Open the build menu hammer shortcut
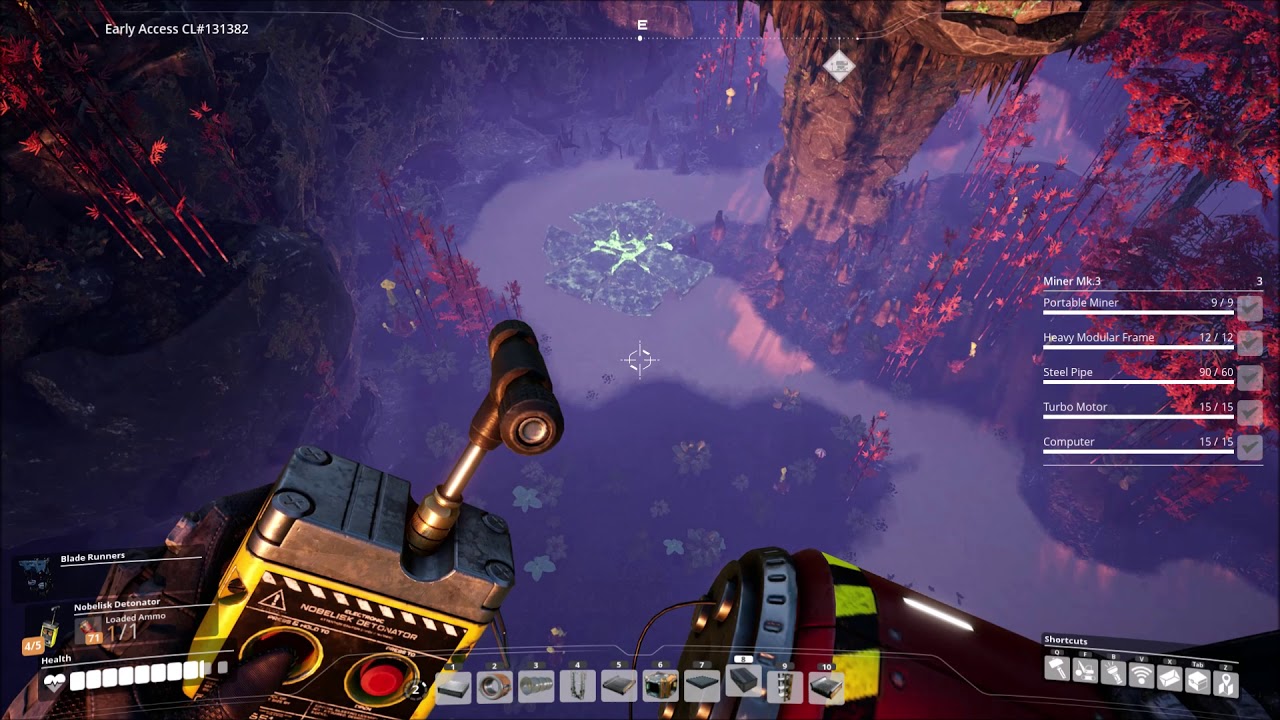1280x720 pixels. [x=1057, y=670]
